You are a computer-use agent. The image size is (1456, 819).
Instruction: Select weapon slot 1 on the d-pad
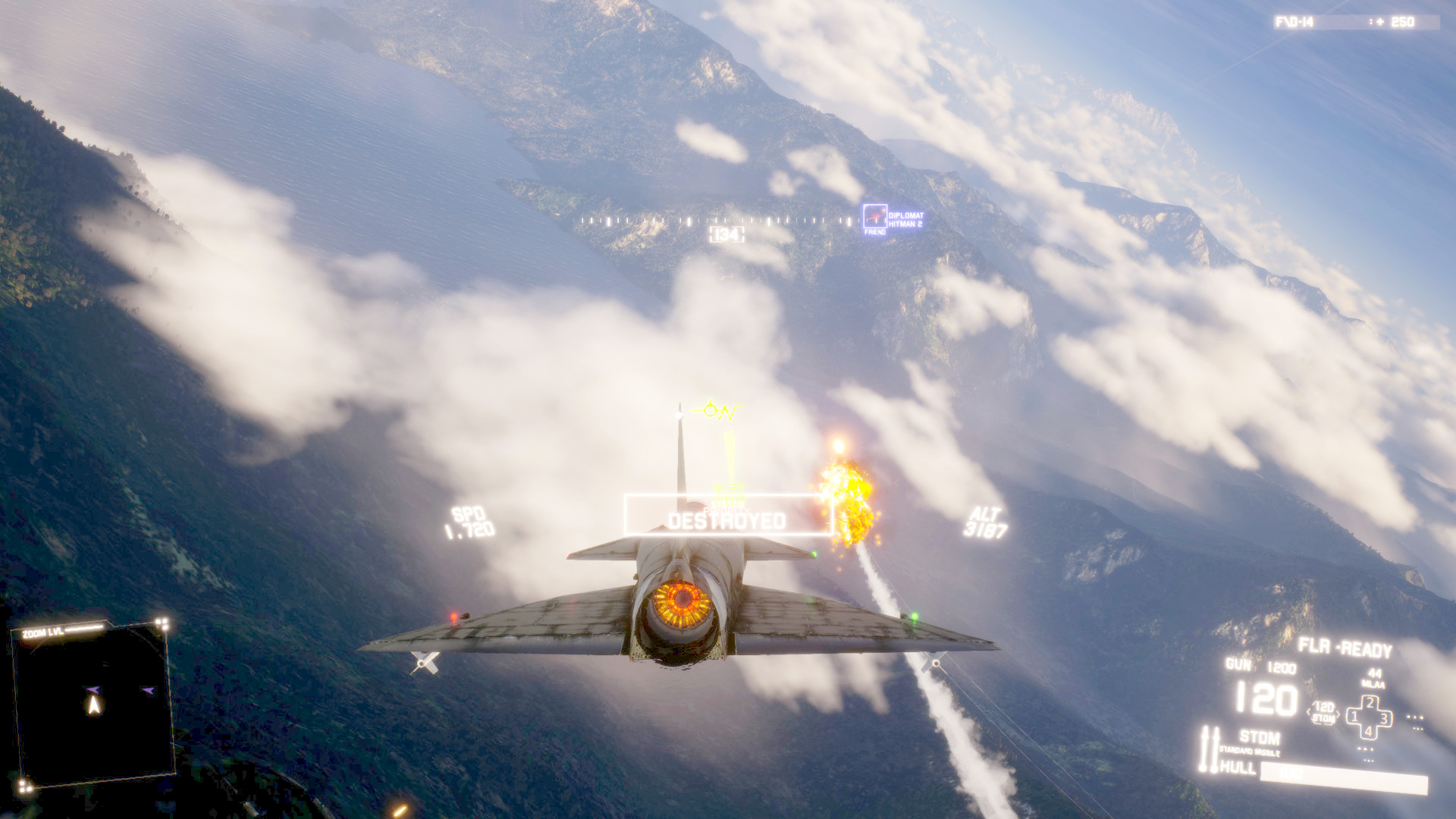coord(1353,715)
